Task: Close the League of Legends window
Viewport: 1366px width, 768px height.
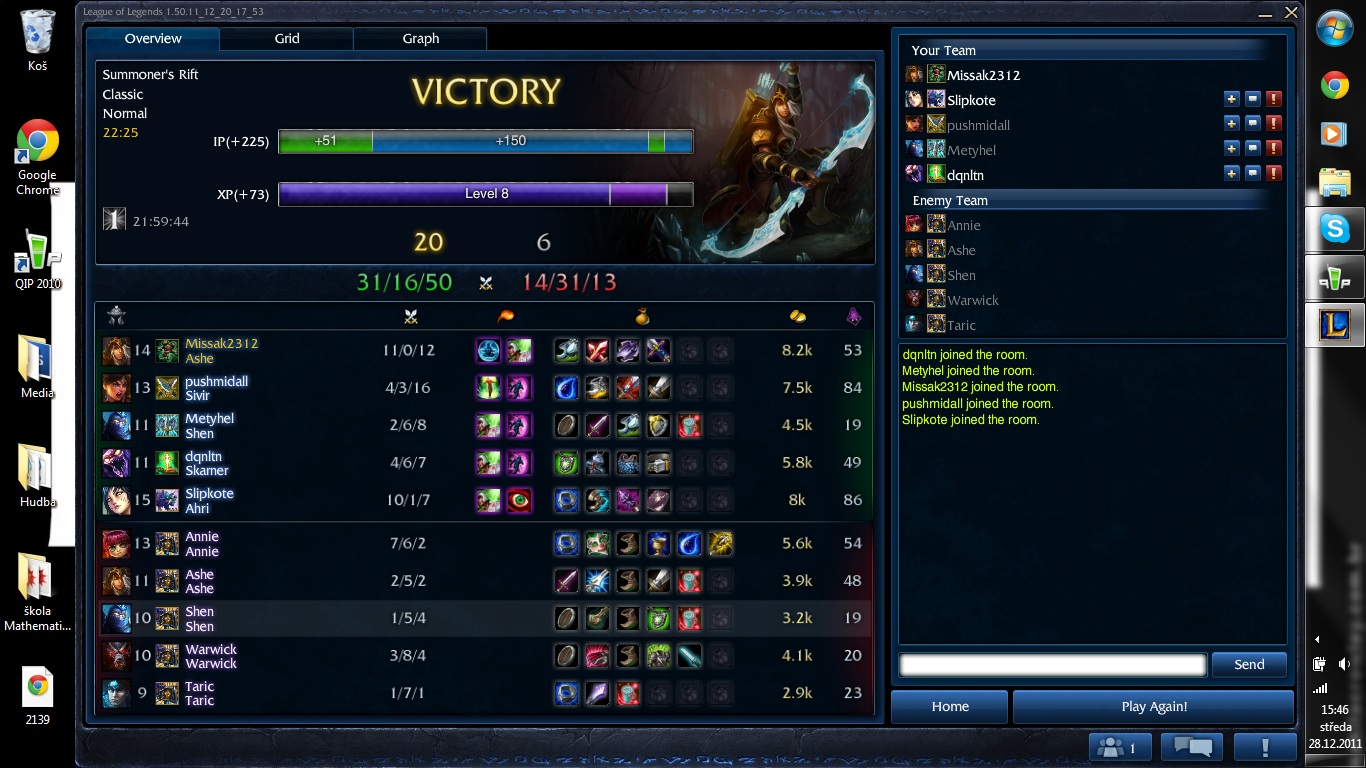Action: [x=1291, y=13]
